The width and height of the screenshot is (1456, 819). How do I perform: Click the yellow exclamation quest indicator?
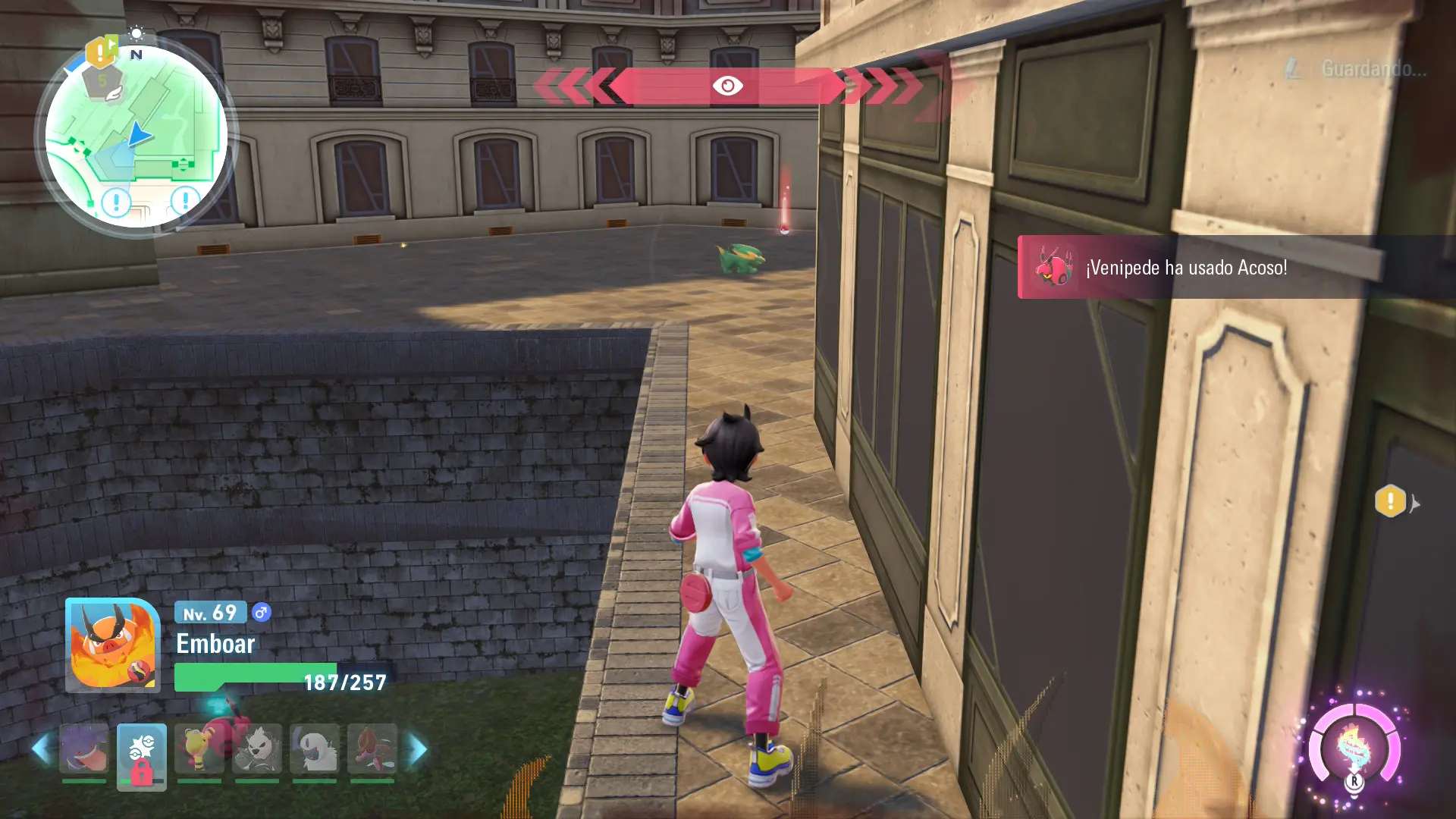point(1390,501)
